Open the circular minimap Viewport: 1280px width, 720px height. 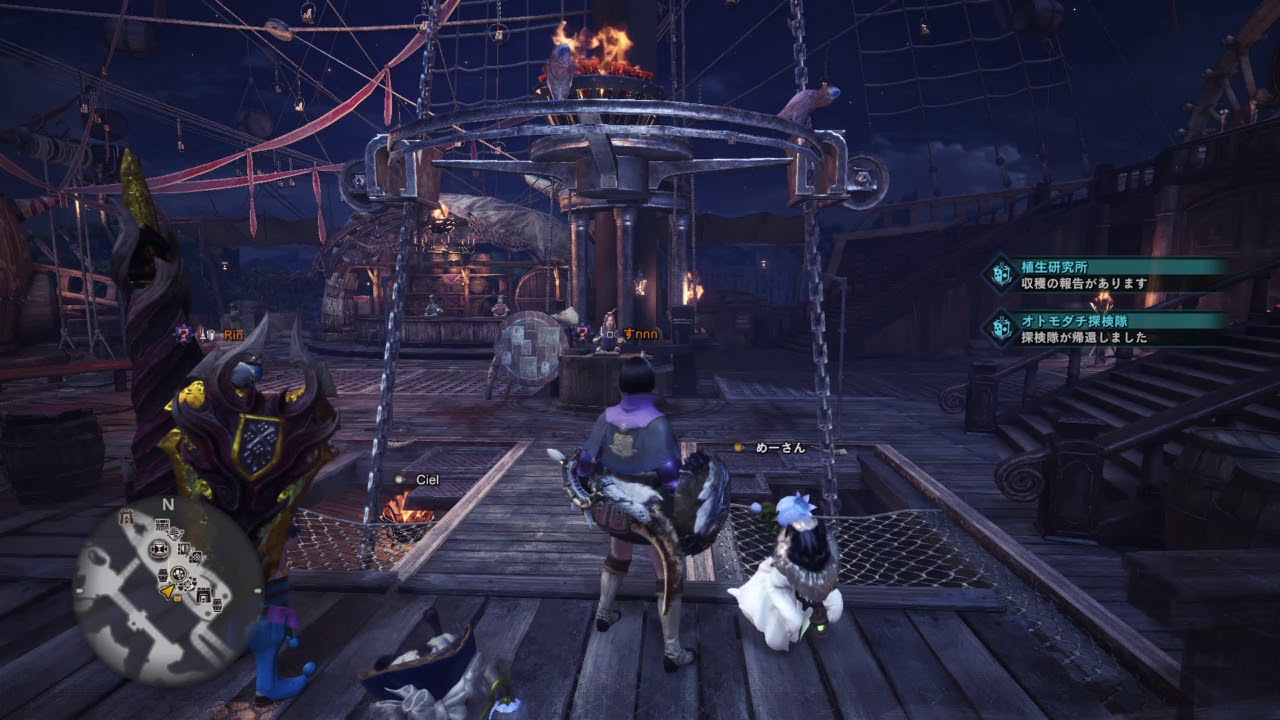167,590
